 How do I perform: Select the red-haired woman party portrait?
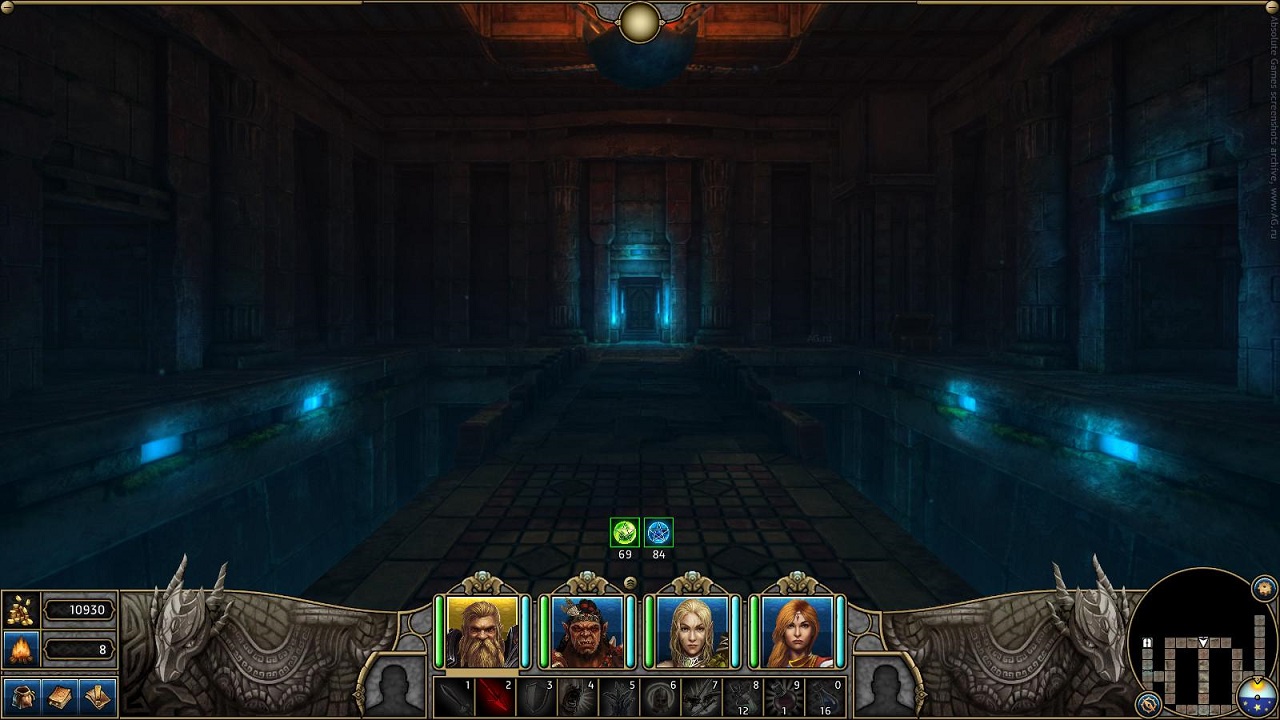pyautogui.click(x=797, y=631)
